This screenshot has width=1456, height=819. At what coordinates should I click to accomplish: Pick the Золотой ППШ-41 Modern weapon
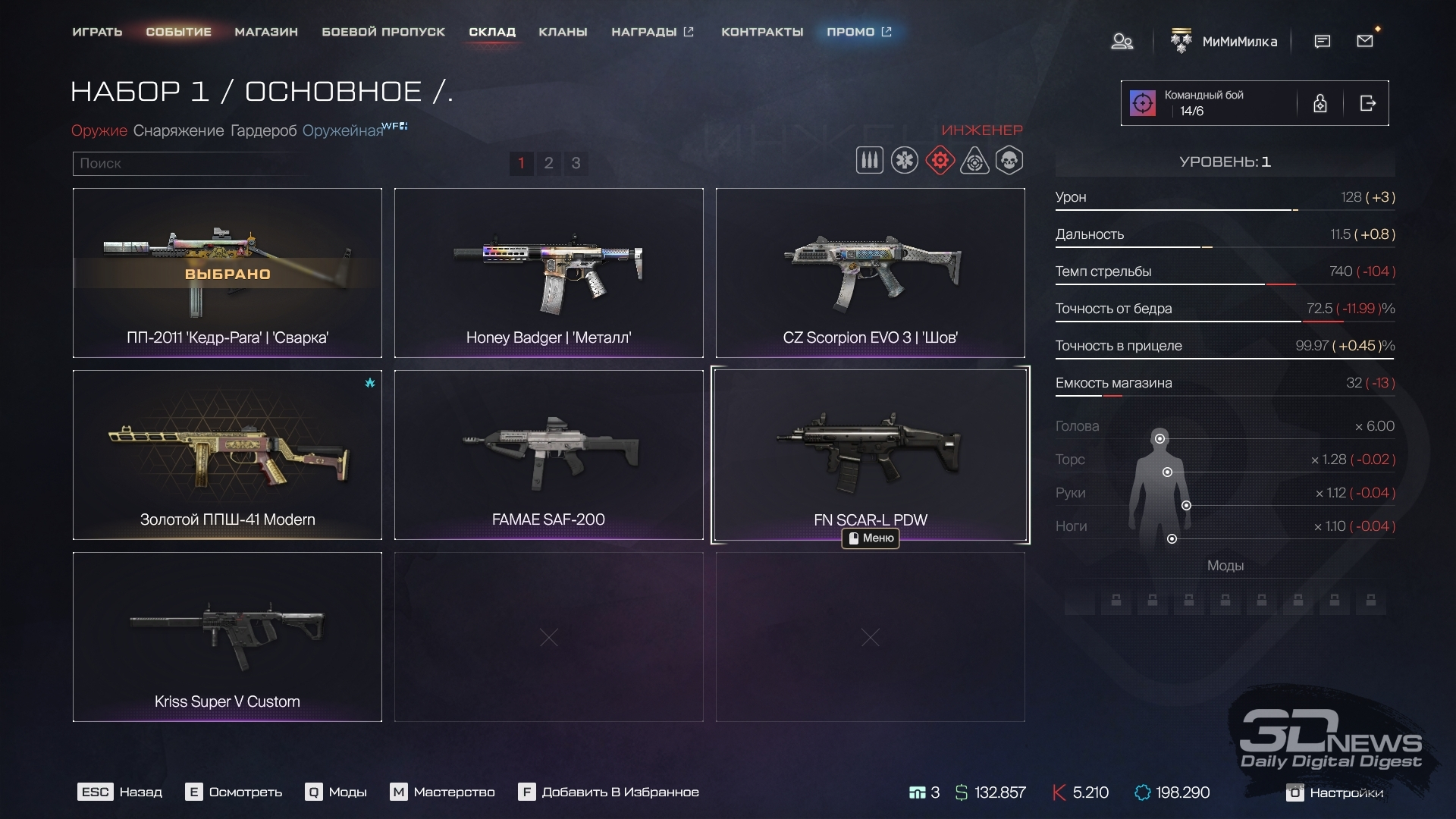point(227,455)
